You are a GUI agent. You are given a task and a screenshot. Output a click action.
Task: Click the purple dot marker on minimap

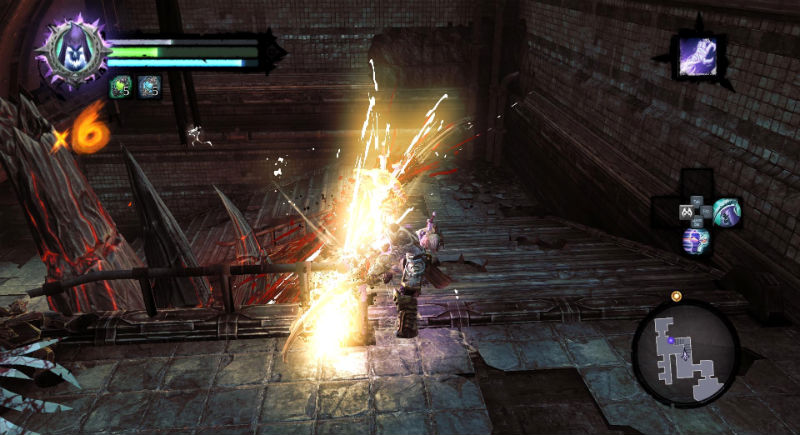671,340
